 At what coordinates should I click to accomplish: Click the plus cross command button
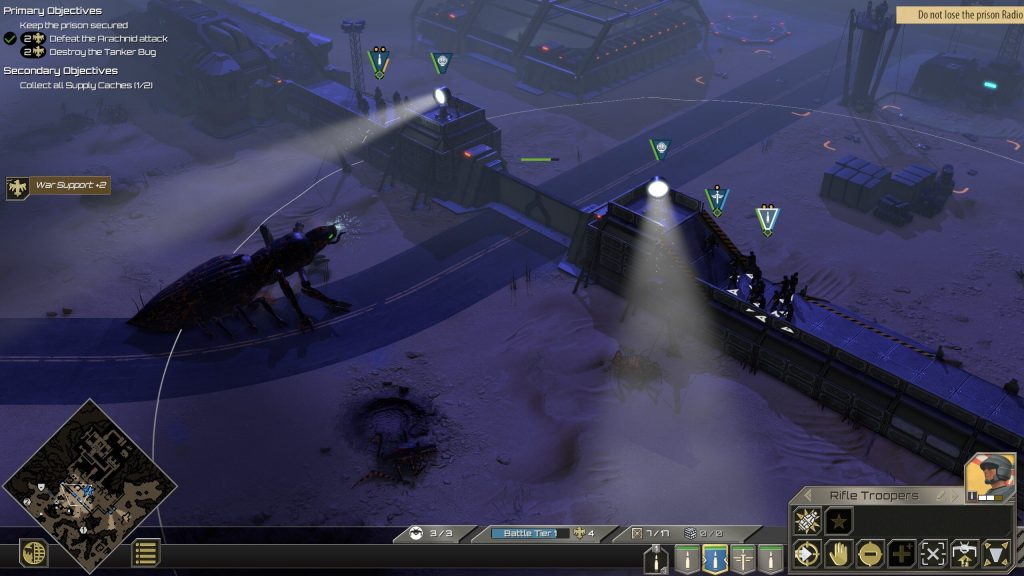(x=901, y=553)
